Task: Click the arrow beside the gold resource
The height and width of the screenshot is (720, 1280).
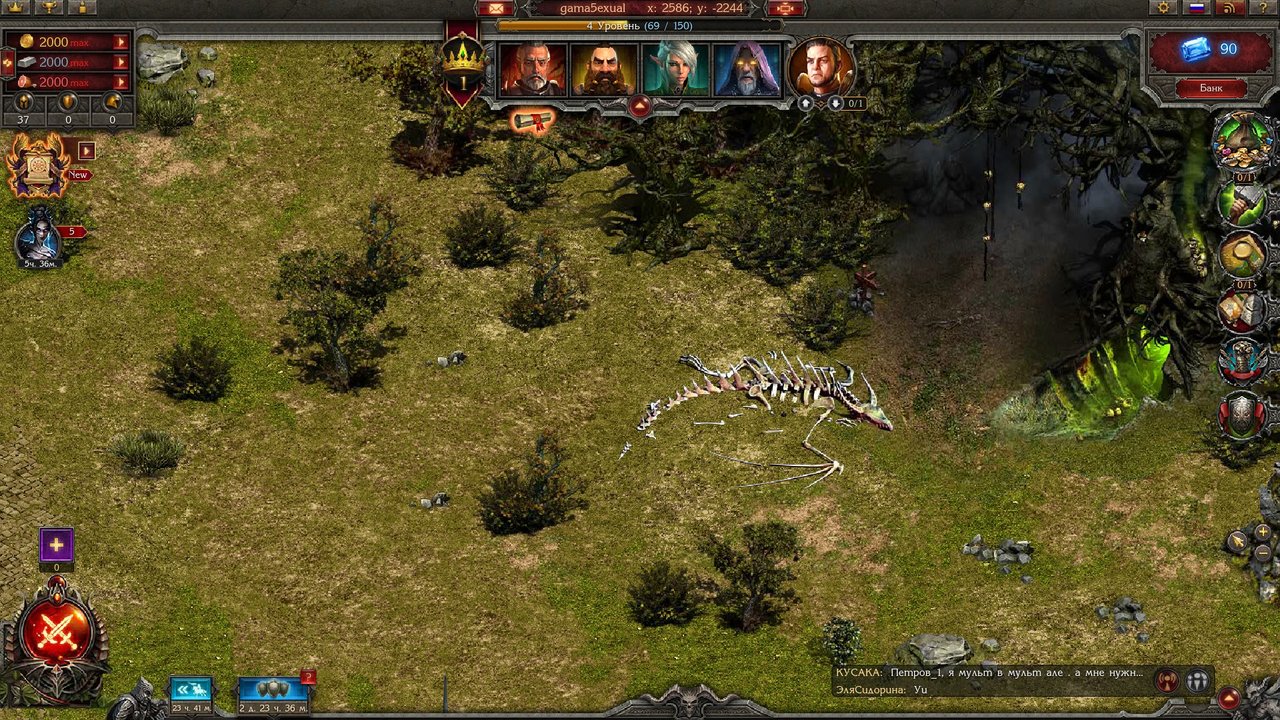Action: 121,42
